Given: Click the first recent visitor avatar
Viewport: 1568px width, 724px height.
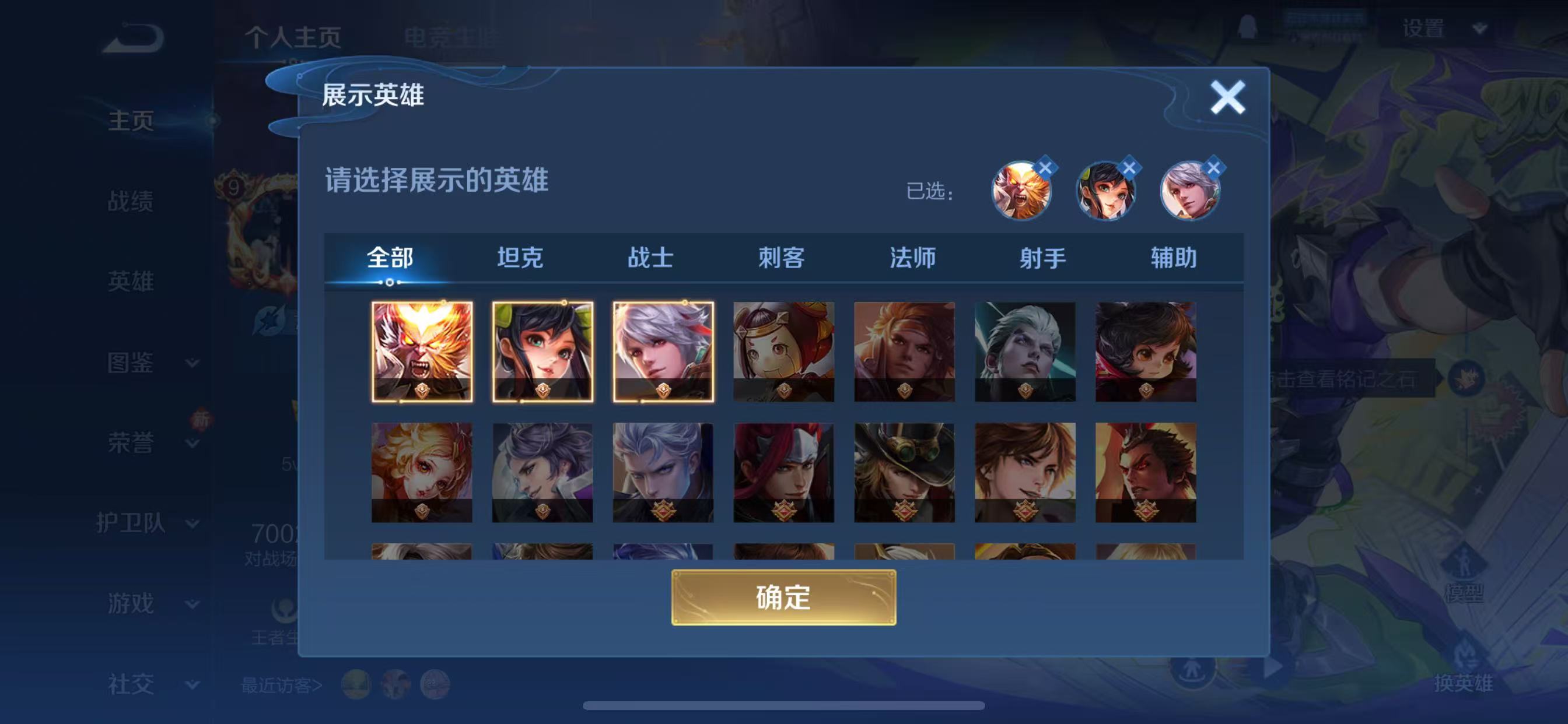Looking at the screenshot, I should pos(358,683).
